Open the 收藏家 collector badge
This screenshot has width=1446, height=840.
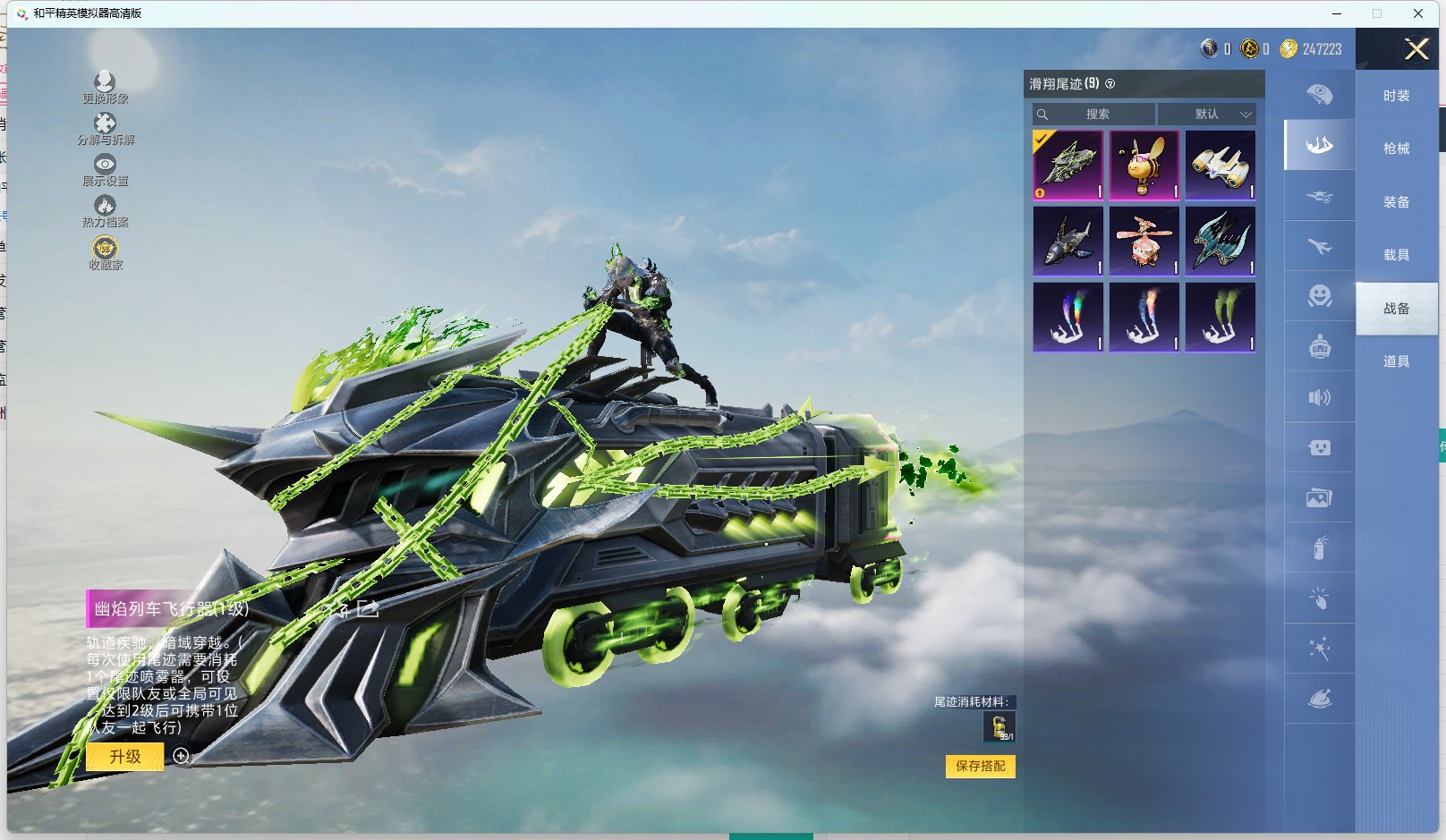pyautogui.click(x=106, y=253)
